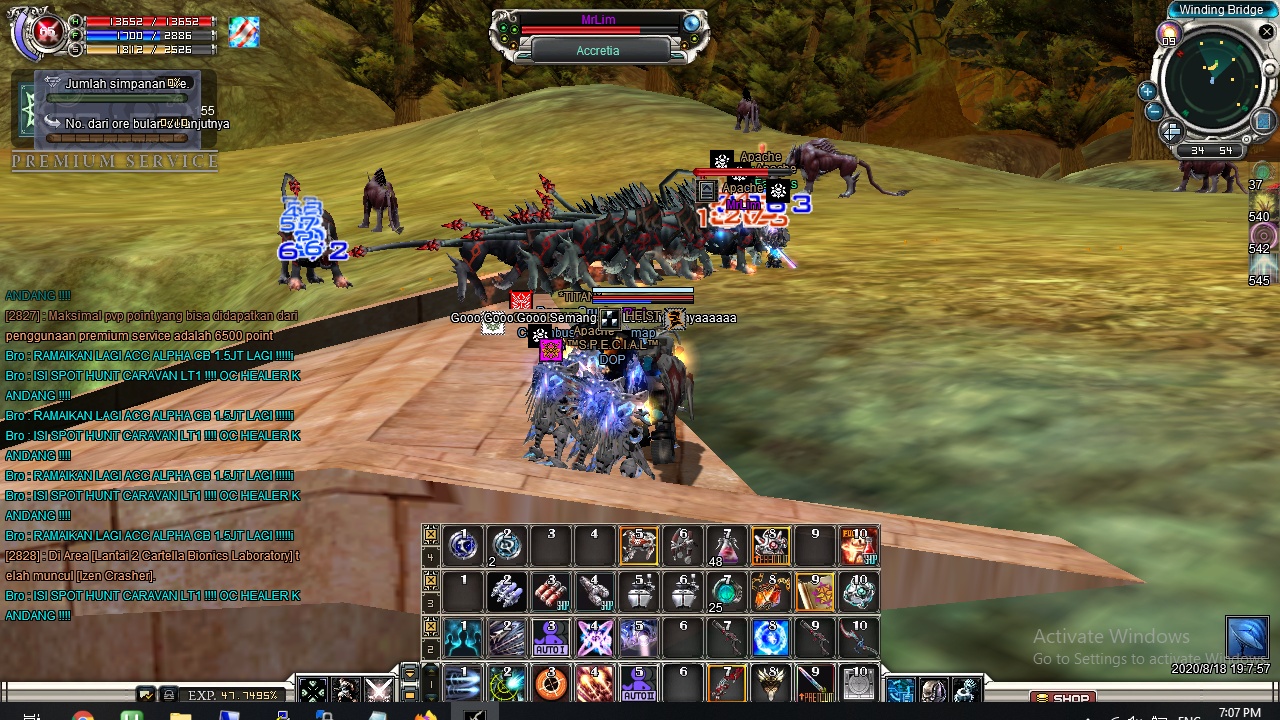Click the PREMIUM SERVICE banner
1280x720 pixels.
click(115, 161)
